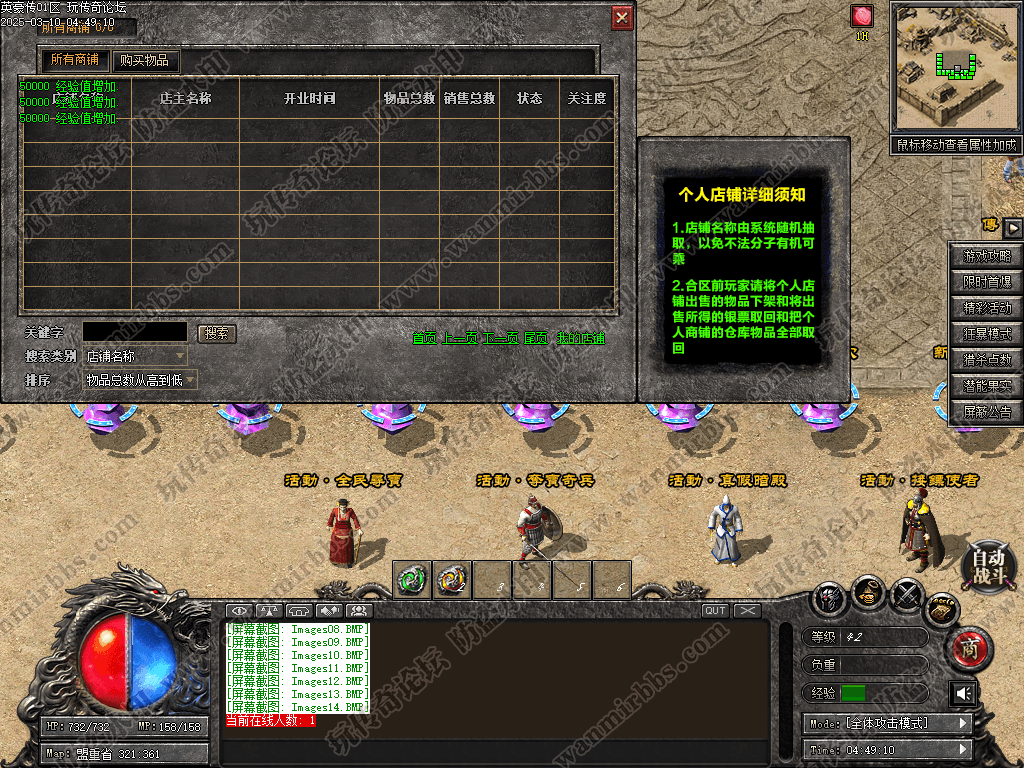Open the 排序 sort order dropdown
The width and height of the screenshot is (1024, 768).
pyautogui.click(x=141, y=380)
